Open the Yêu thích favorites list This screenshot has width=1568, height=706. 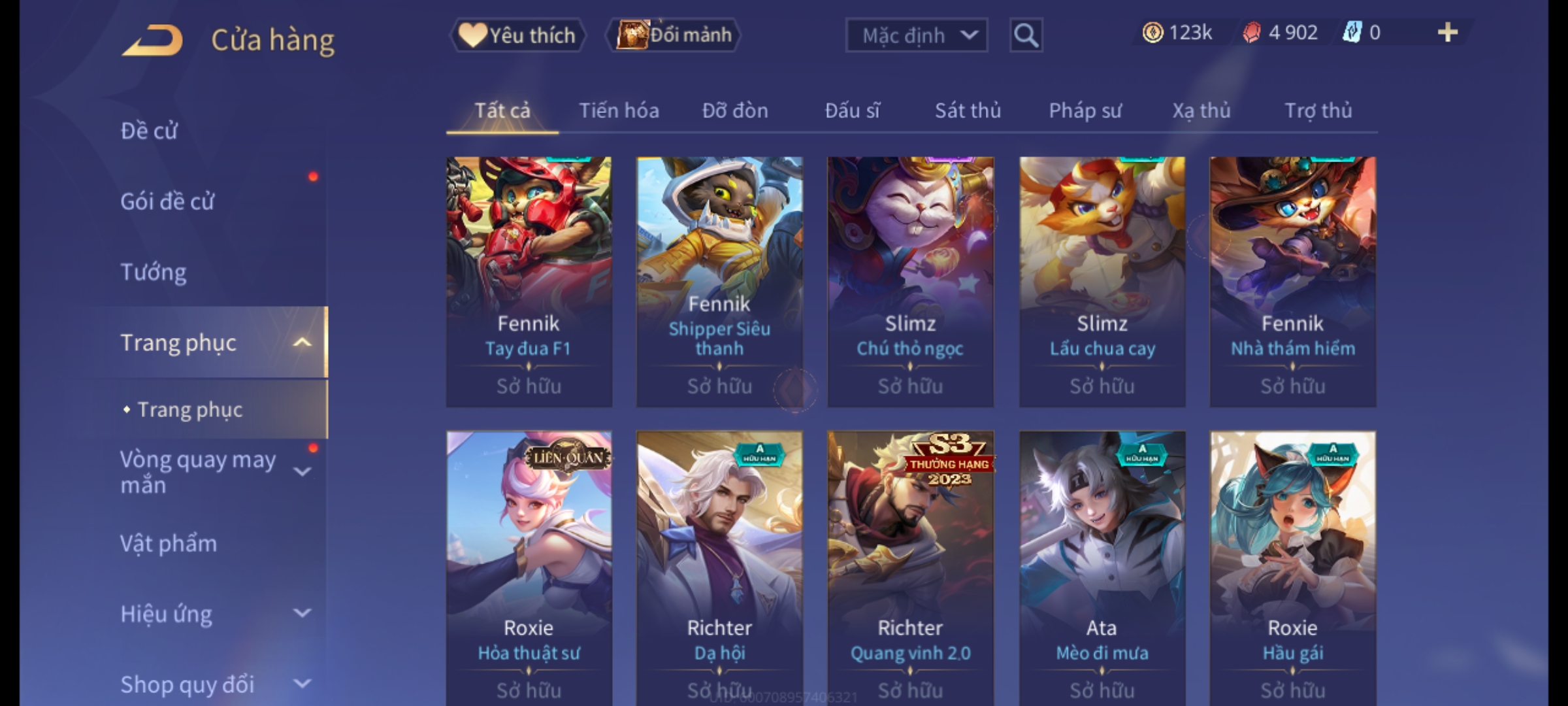[517, 35]
